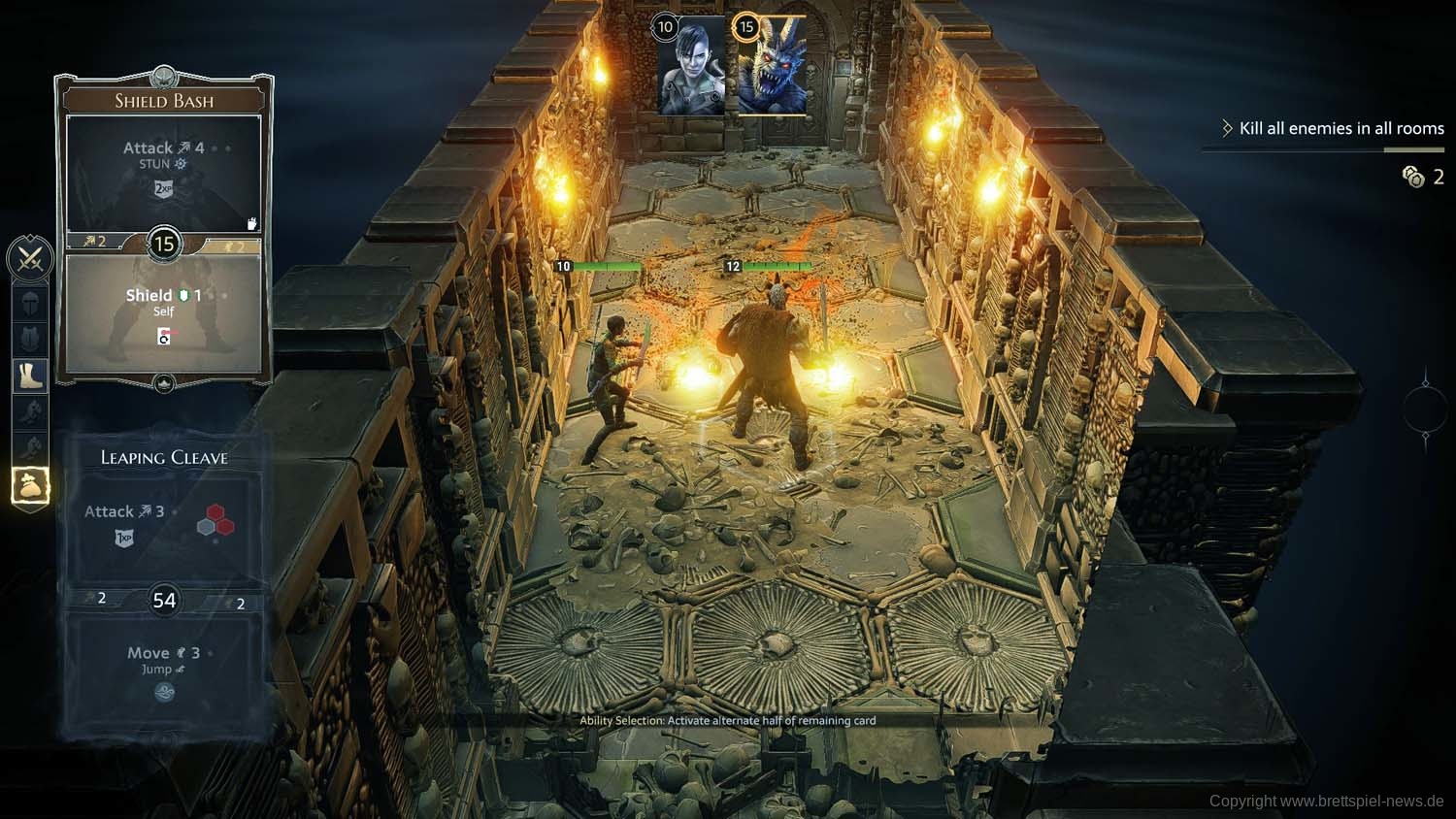Use the Leaping Cleave Move 3 Jump action
Image resolution: width=1456 pixels, height=819 pixels.
pos(163,670)
